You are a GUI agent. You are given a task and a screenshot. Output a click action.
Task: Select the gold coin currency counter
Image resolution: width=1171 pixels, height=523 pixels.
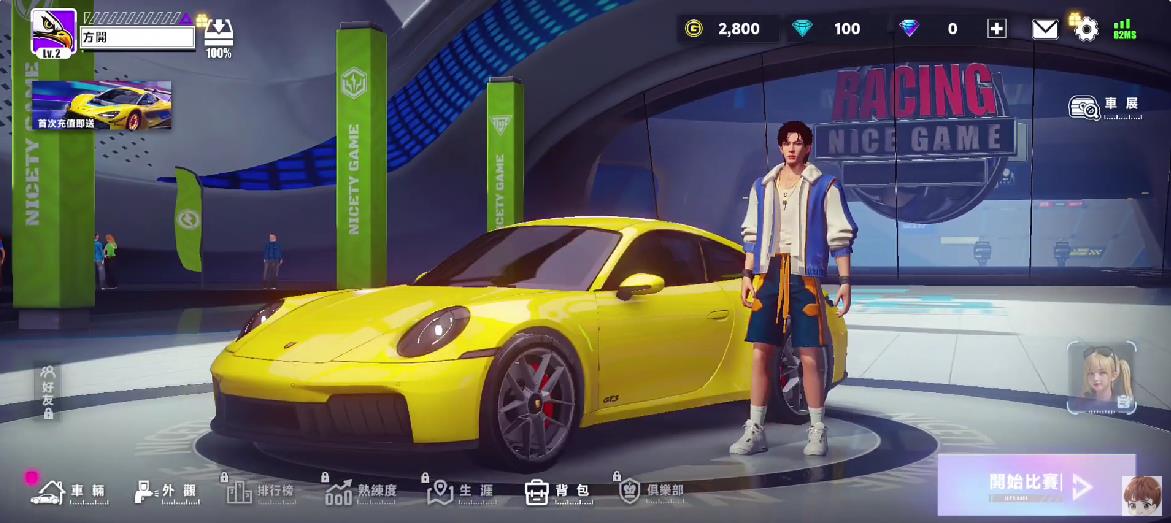pos(725,29)
